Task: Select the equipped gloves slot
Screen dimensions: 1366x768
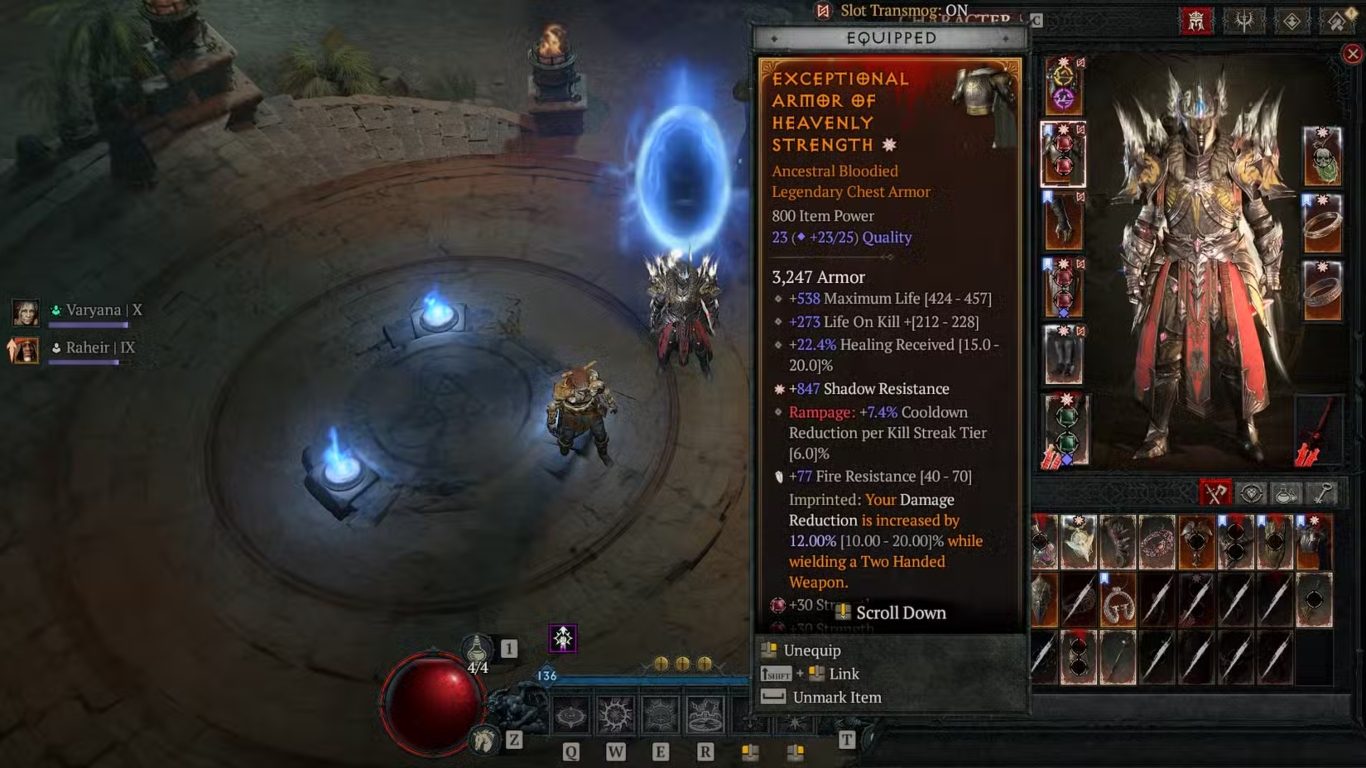Action: coord(1063,221)
